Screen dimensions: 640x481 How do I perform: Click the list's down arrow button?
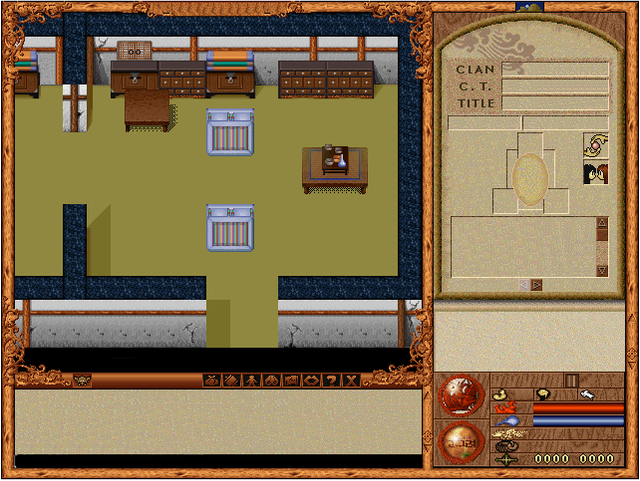tap(602, 271)
